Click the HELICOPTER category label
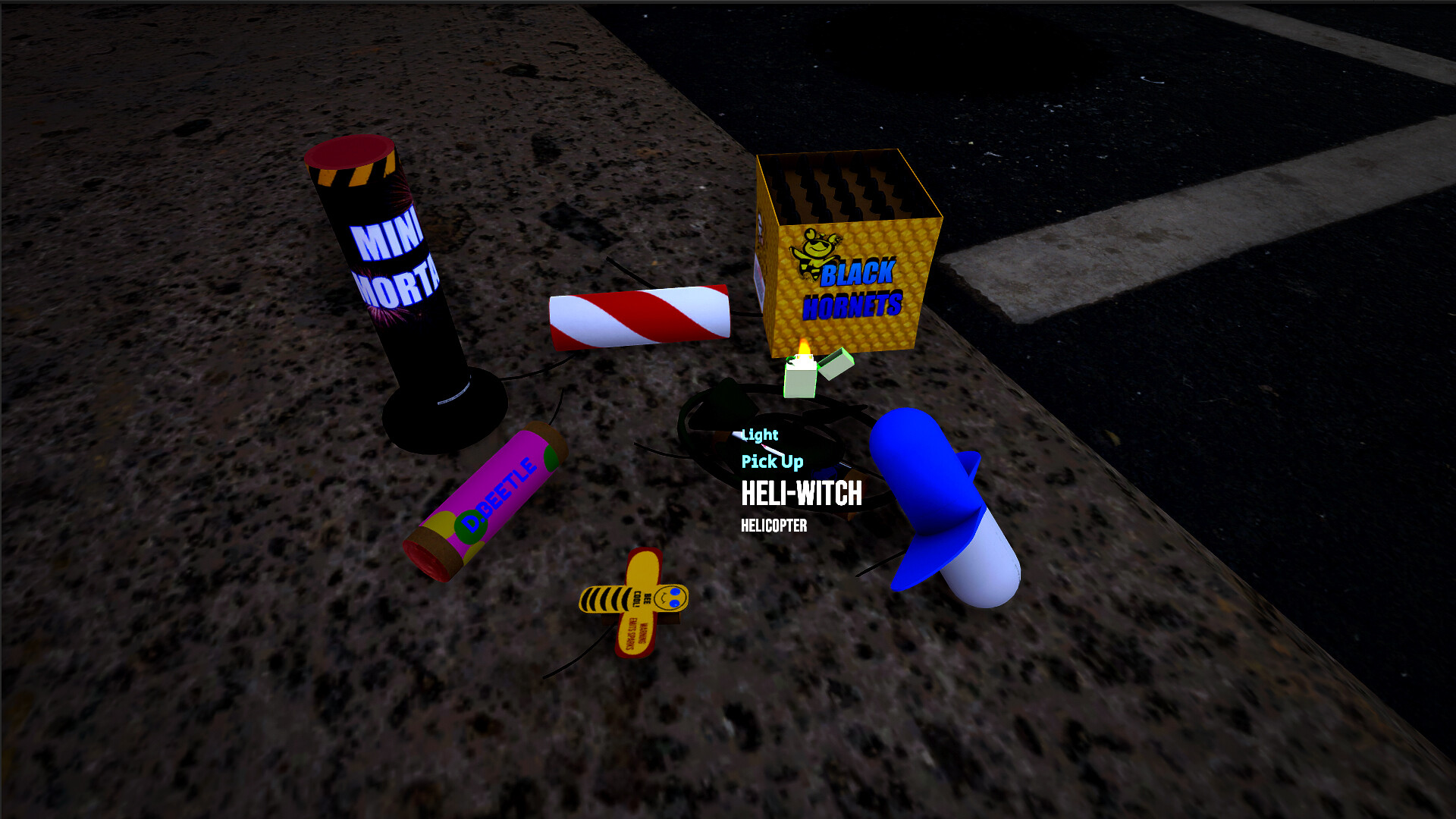Viewport: 1456px width, 819px height. [773, 525]
